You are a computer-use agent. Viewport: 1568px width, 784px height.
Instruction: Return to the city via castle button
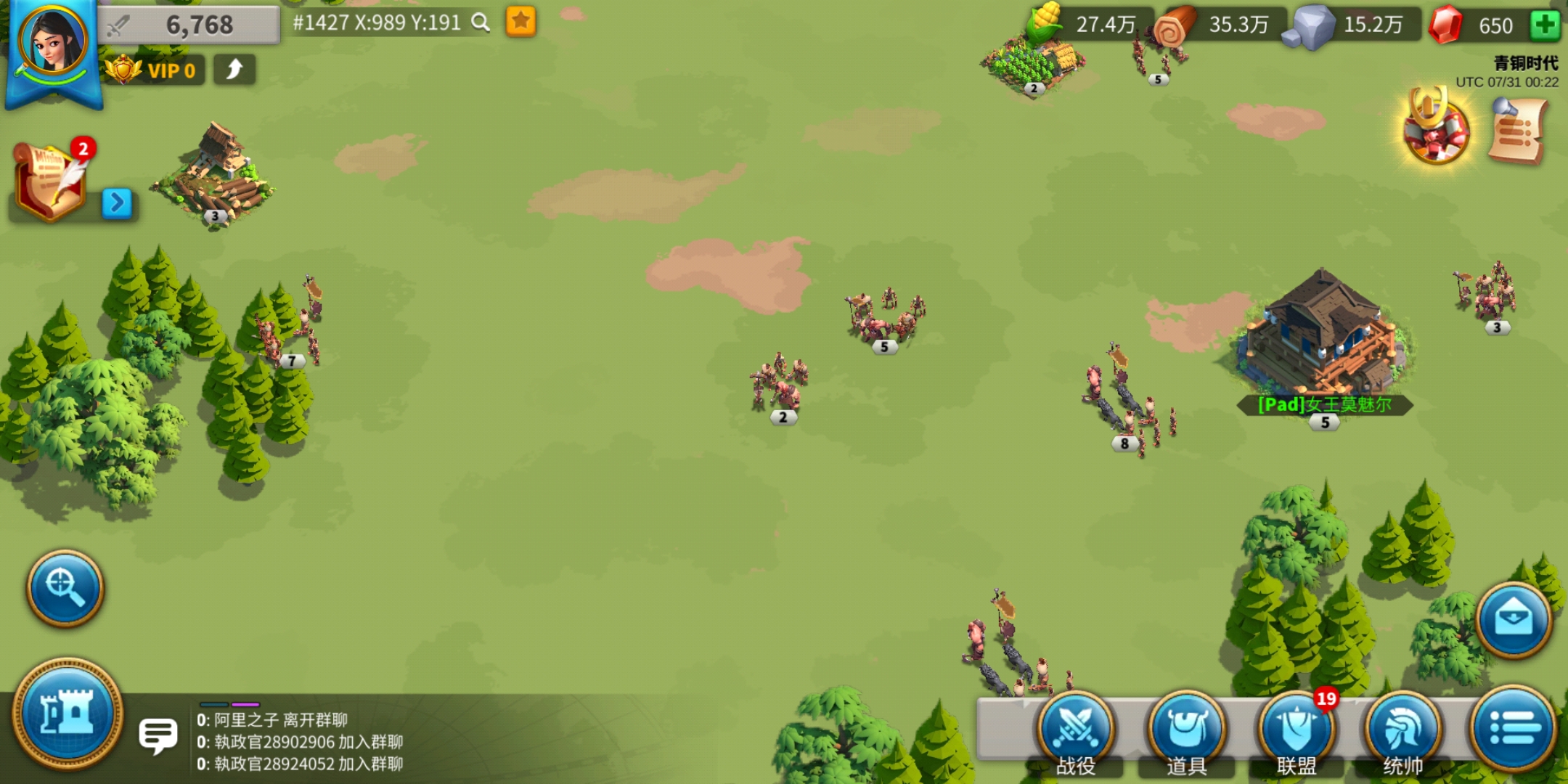[x=68, y=713]
